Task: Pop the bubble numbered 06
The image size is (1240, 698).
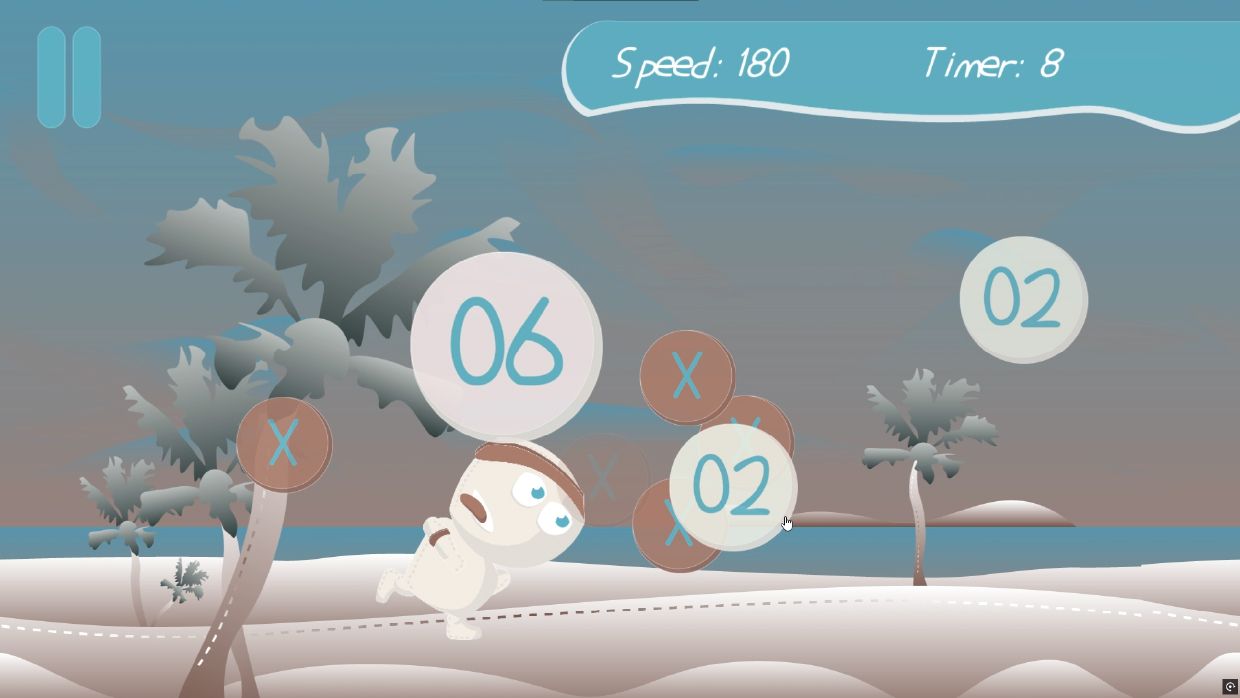Action: [506, 345]
